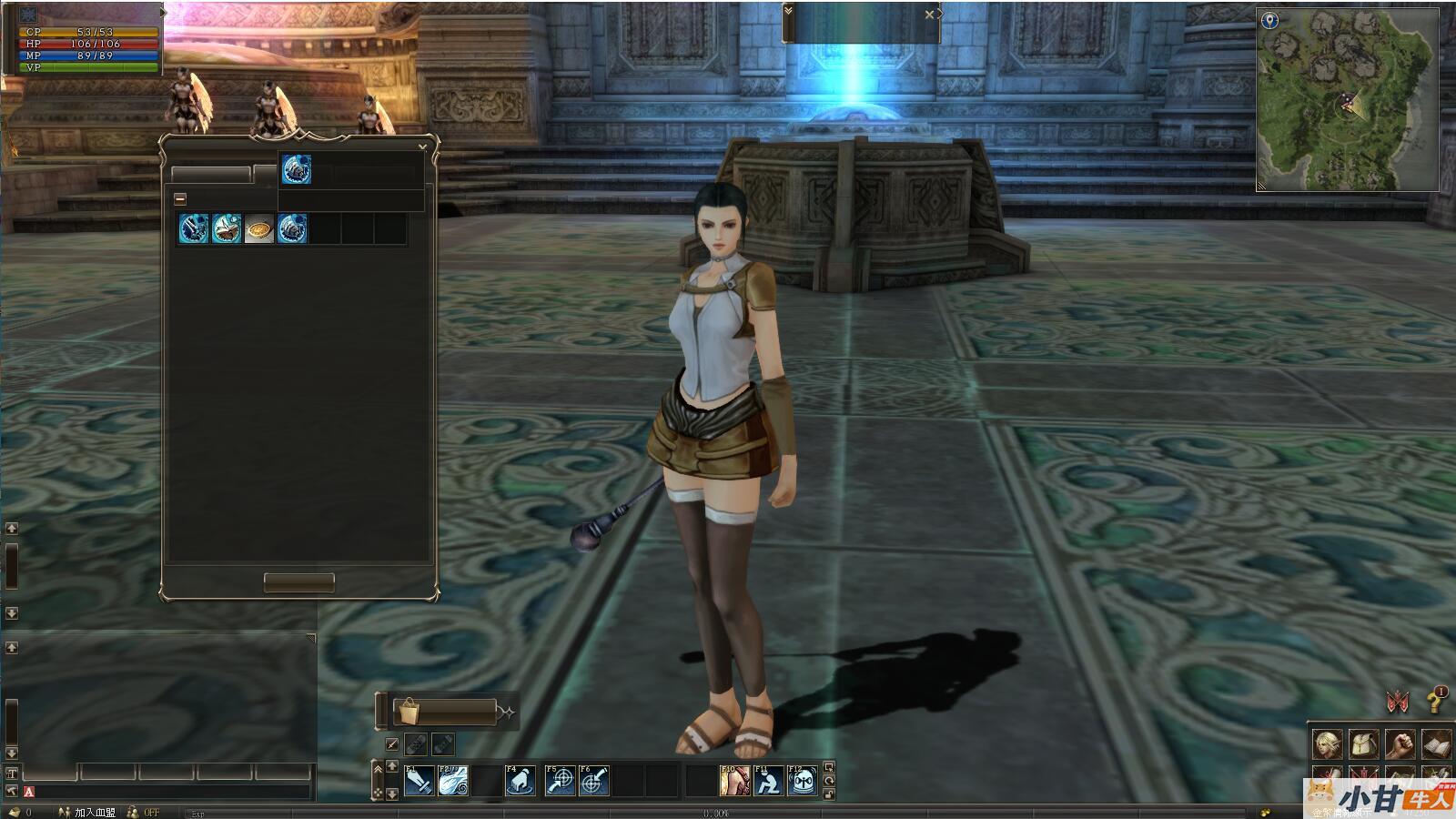Image resolution: width=1456 pixels, height=819 pixels.
Task: Activate the F6 target crosshair action
Action: coord(594,781)
